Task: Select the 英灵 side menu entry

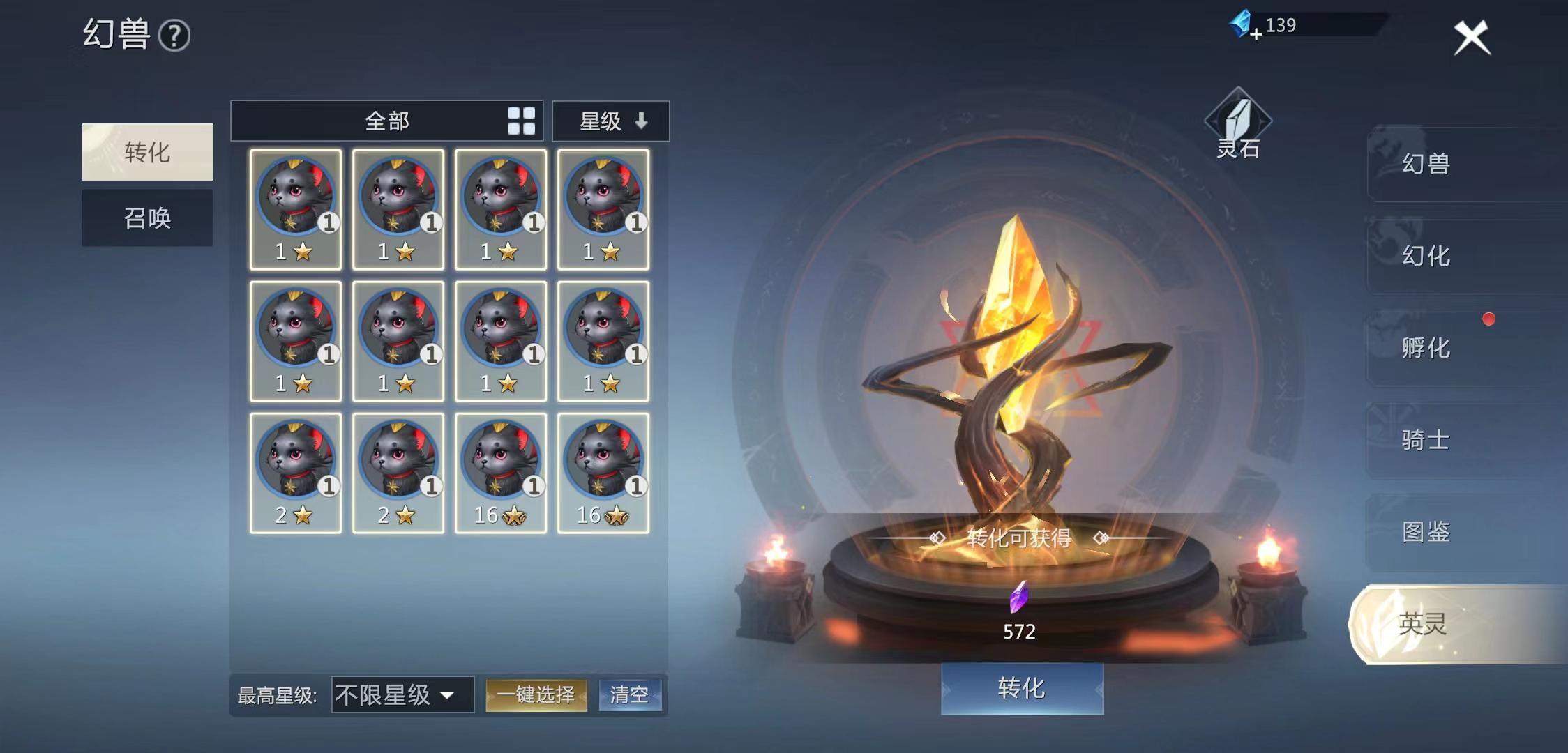Action: click(1423, 624)
